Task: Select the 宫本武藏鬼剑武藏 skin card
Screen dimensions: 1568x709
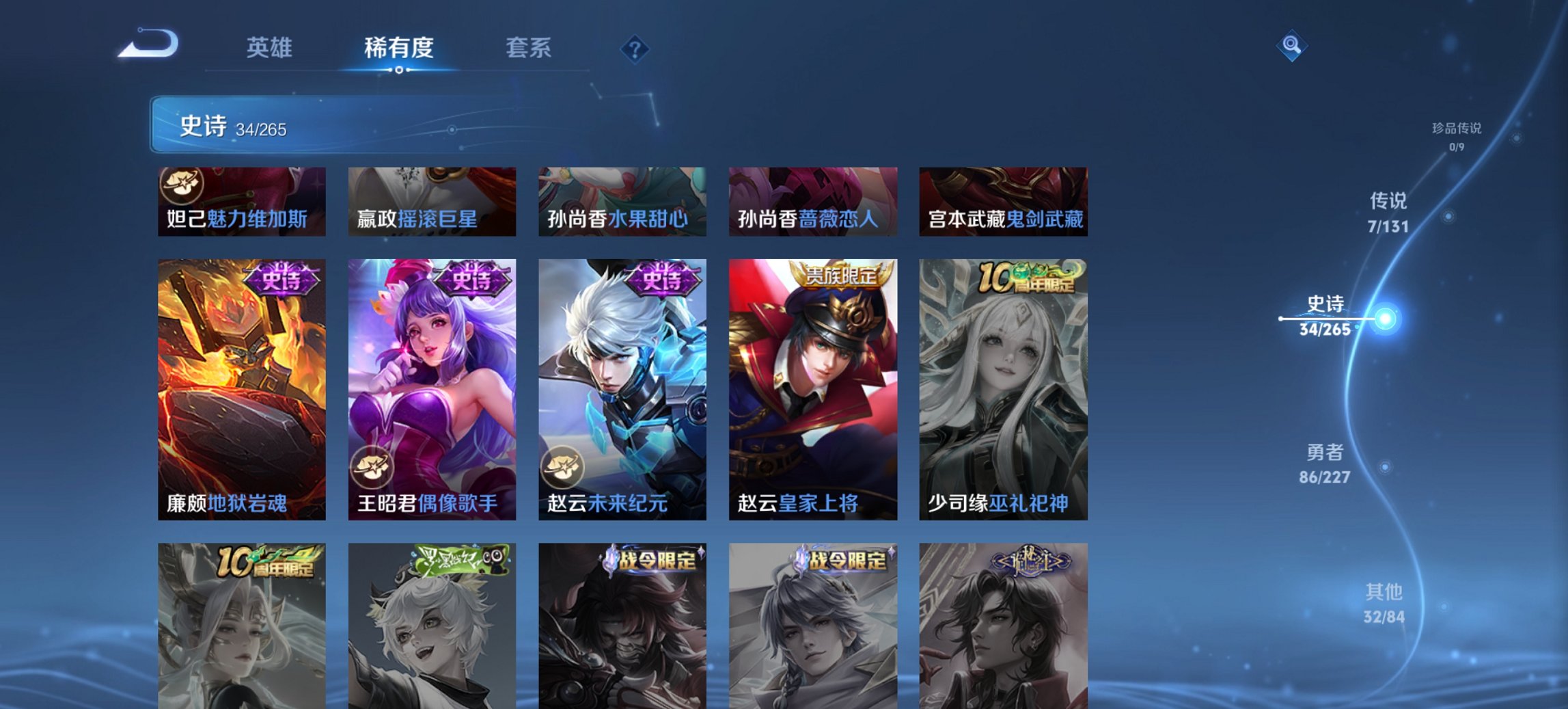Action: click(x=1003, y=202)
